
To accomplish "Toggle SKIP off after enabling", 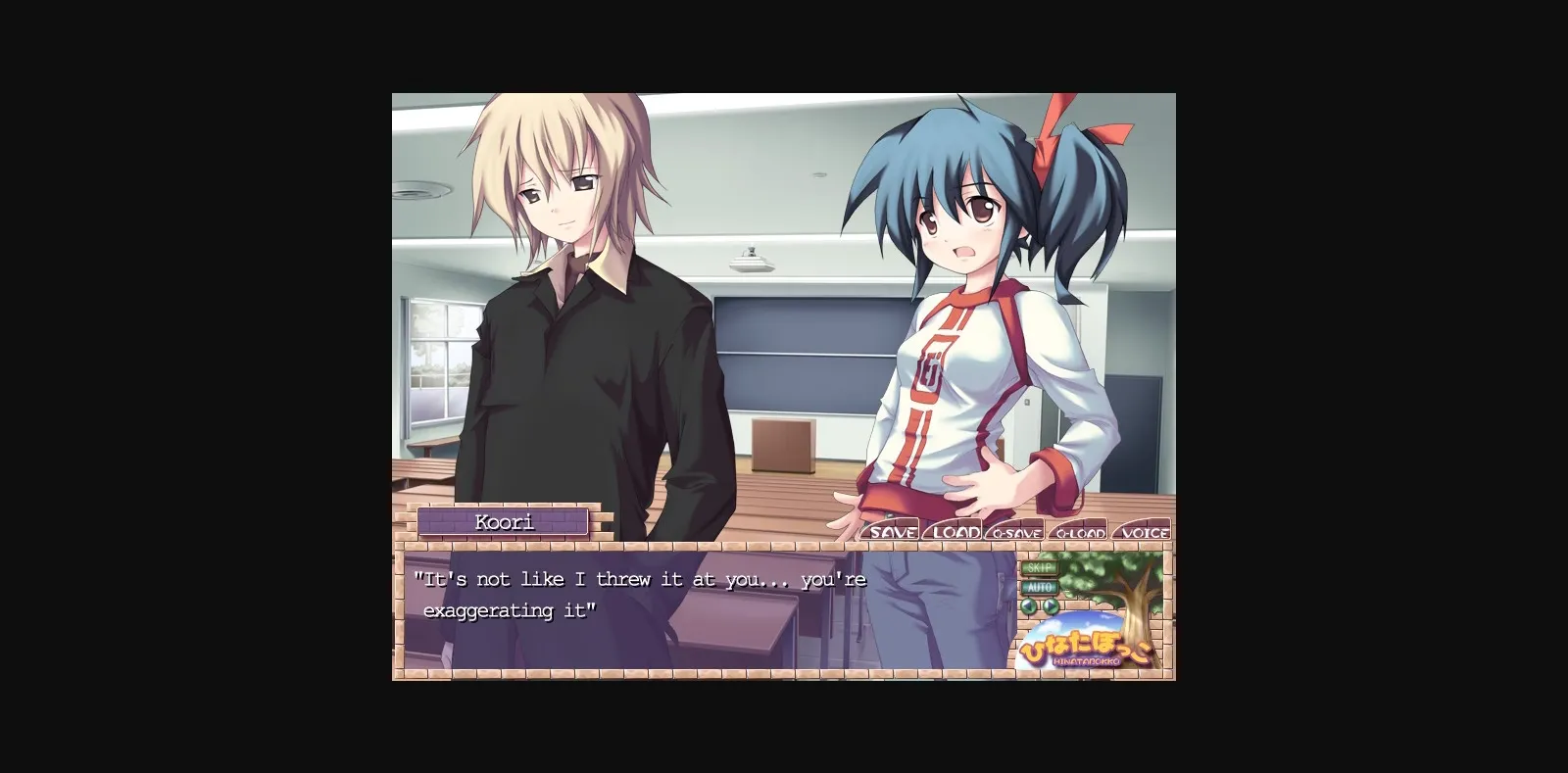I will click(x=1038, y=567).
